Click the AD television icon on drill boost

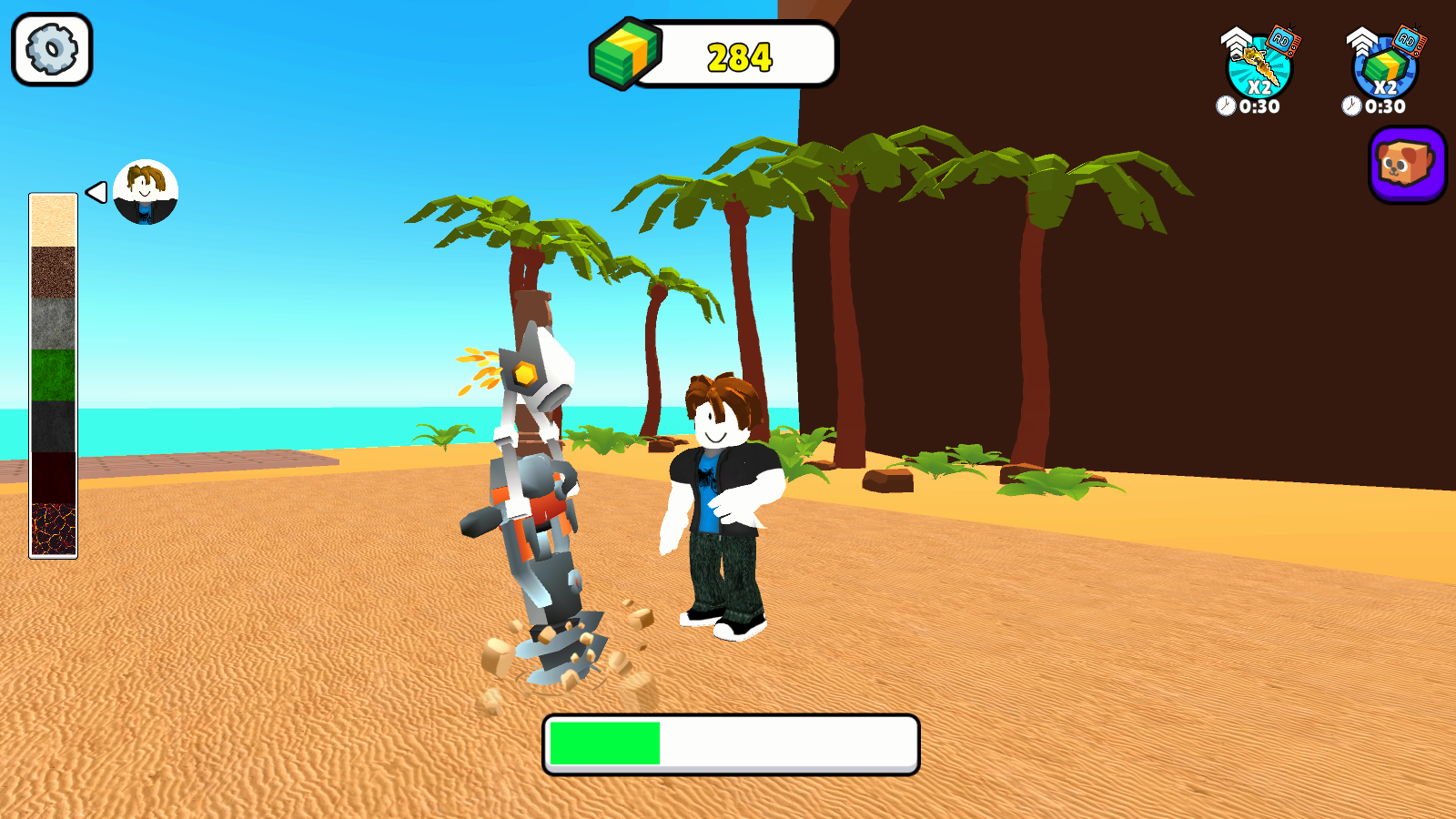pyautogui.click(x=1281, y=38)
